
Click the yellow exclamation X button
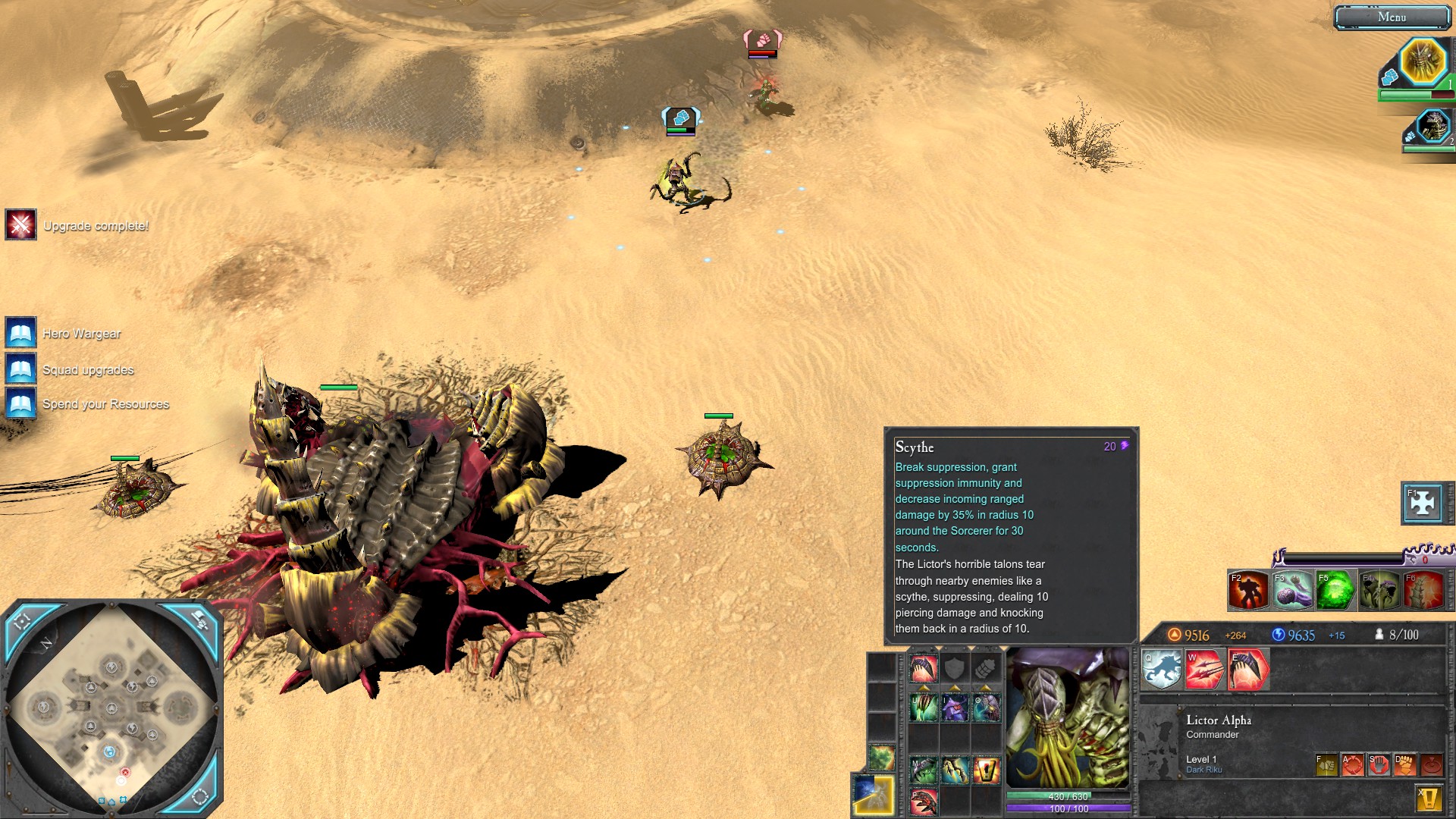[1429, 798]
